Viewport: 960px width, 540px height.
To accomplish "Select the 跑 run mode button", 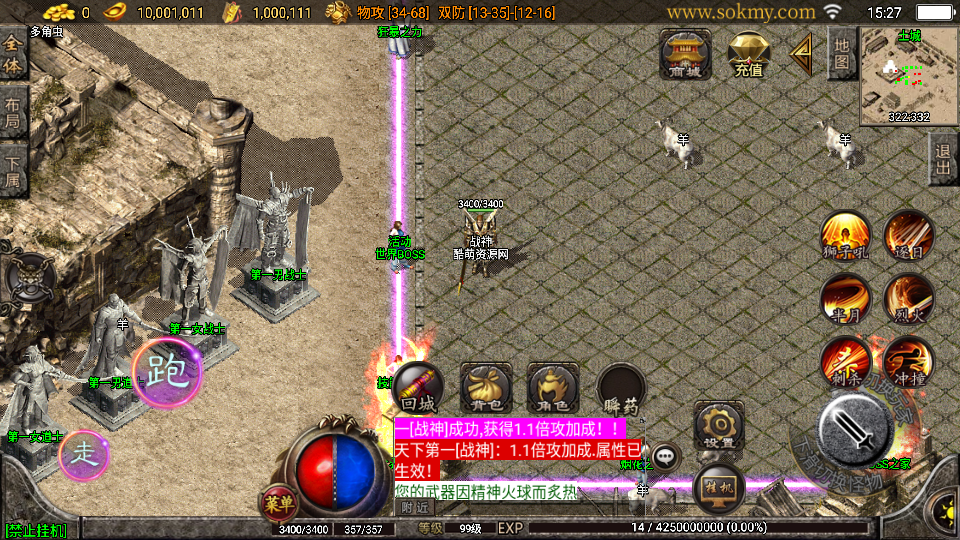I will (x=167, y=372).
